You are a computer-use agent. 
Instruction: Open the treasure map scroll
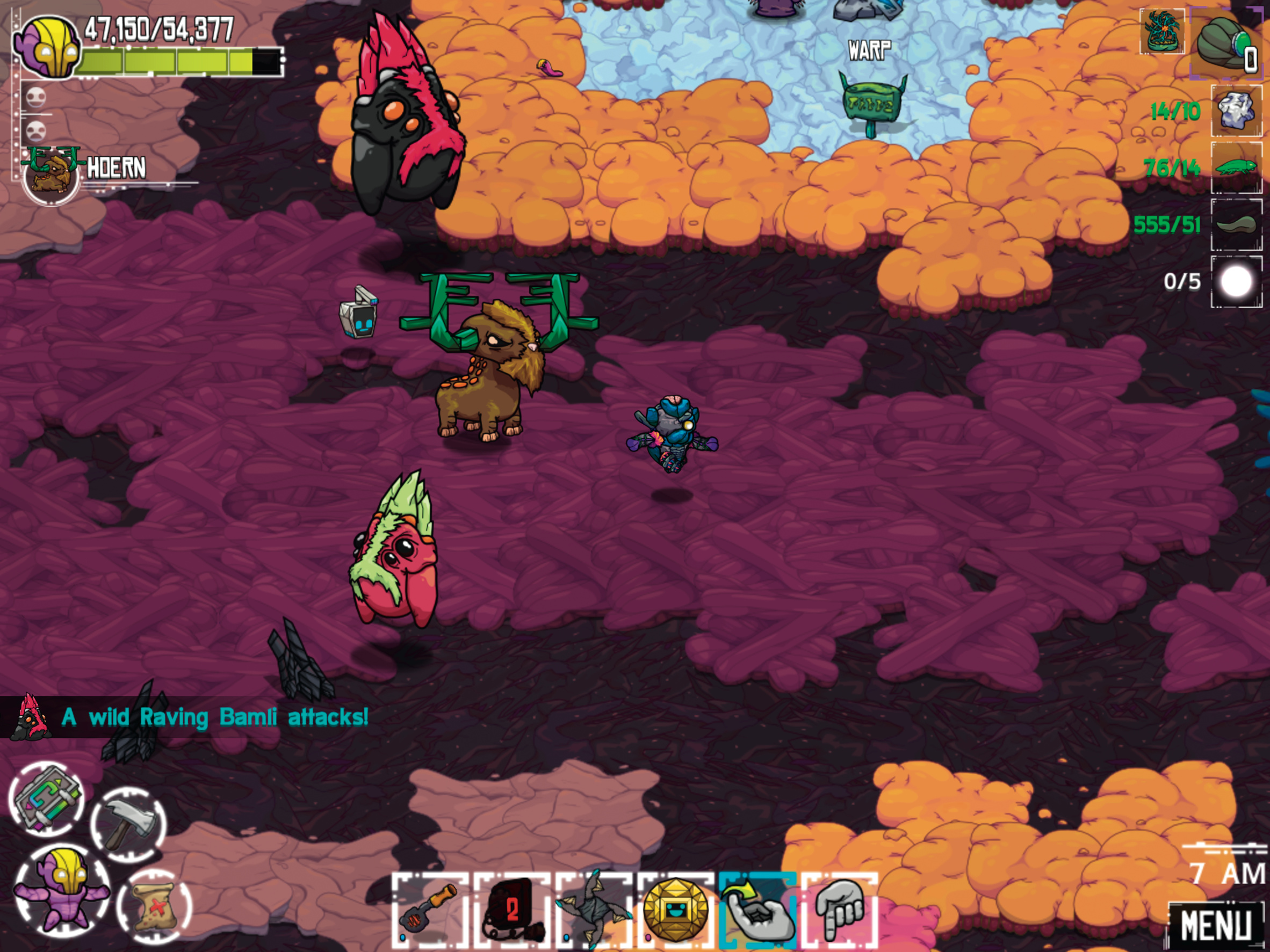153,906
